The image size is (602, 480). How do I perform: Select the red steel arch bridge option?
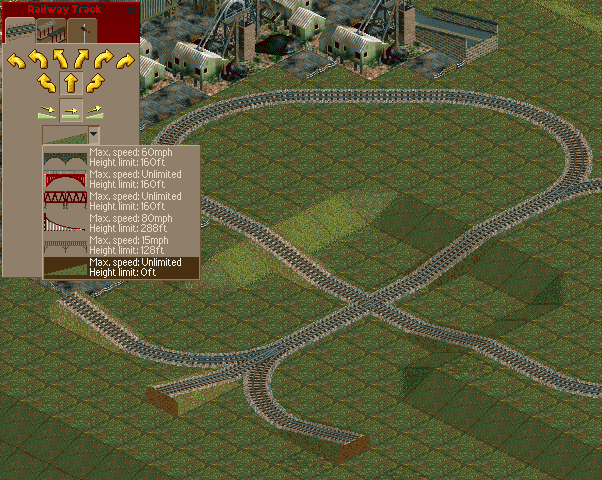(120, 179)
